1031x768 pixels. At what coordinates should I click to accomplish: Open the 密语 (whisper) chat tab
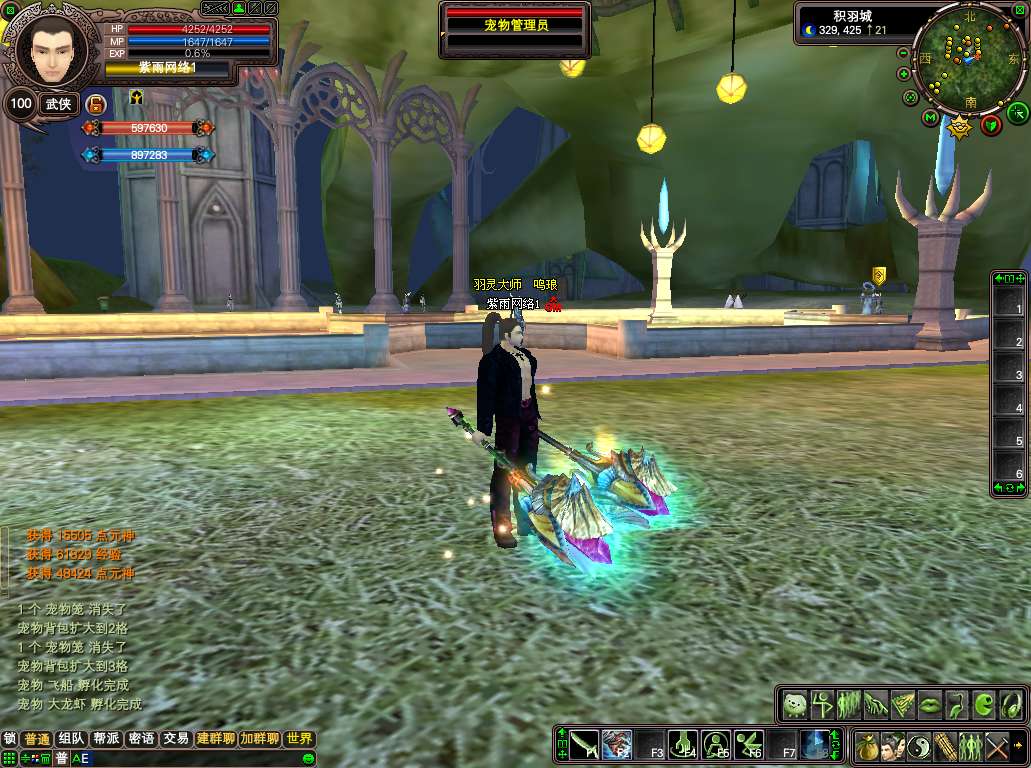tap(141, 739)
